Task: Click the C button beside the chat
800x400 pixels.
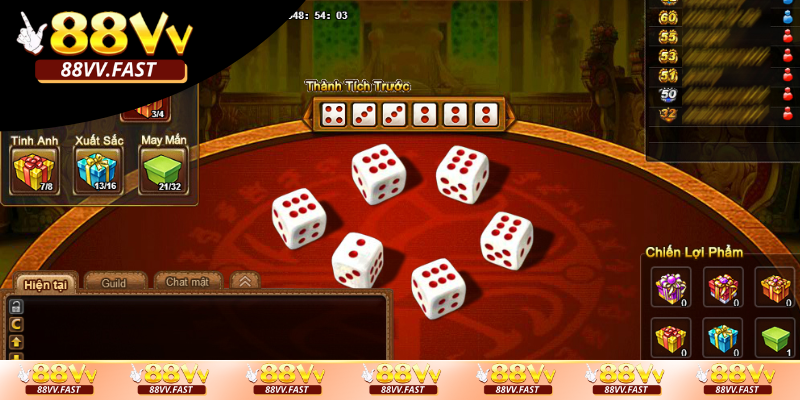Action: click(x=16, y=325)
